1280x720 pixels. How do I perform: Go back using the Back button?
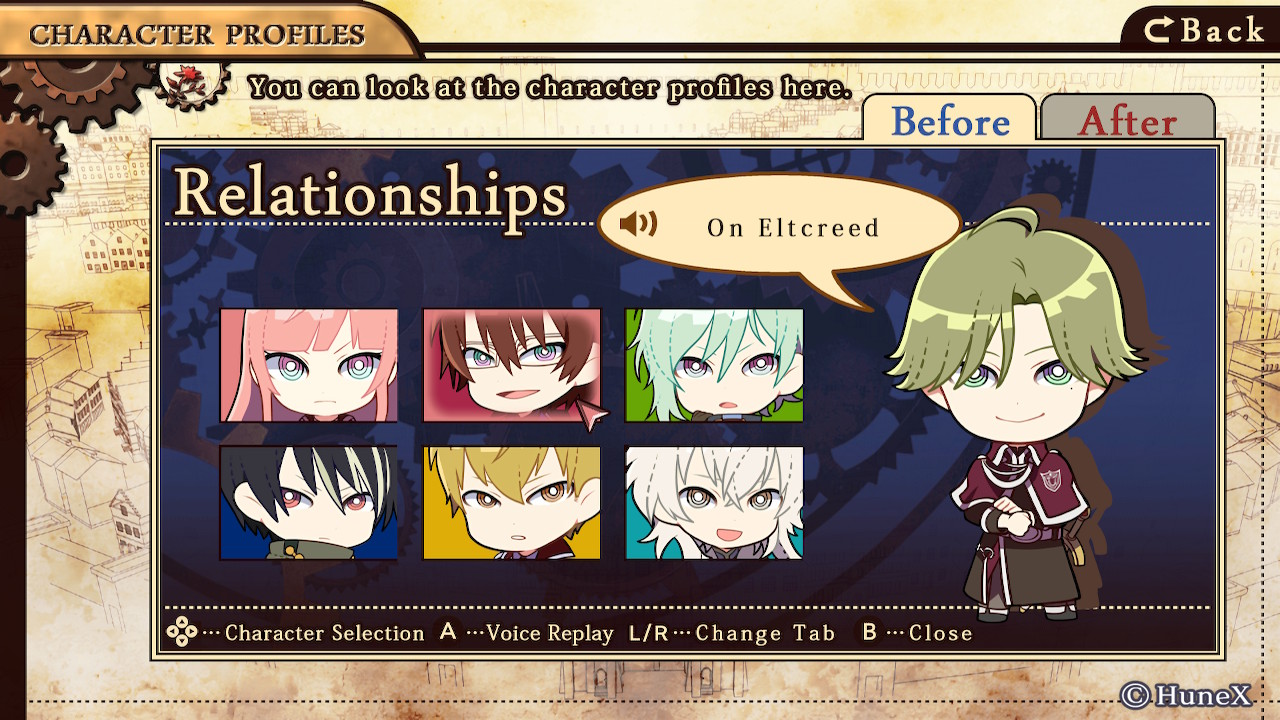pyautogui.click(x=1204, y=30)
